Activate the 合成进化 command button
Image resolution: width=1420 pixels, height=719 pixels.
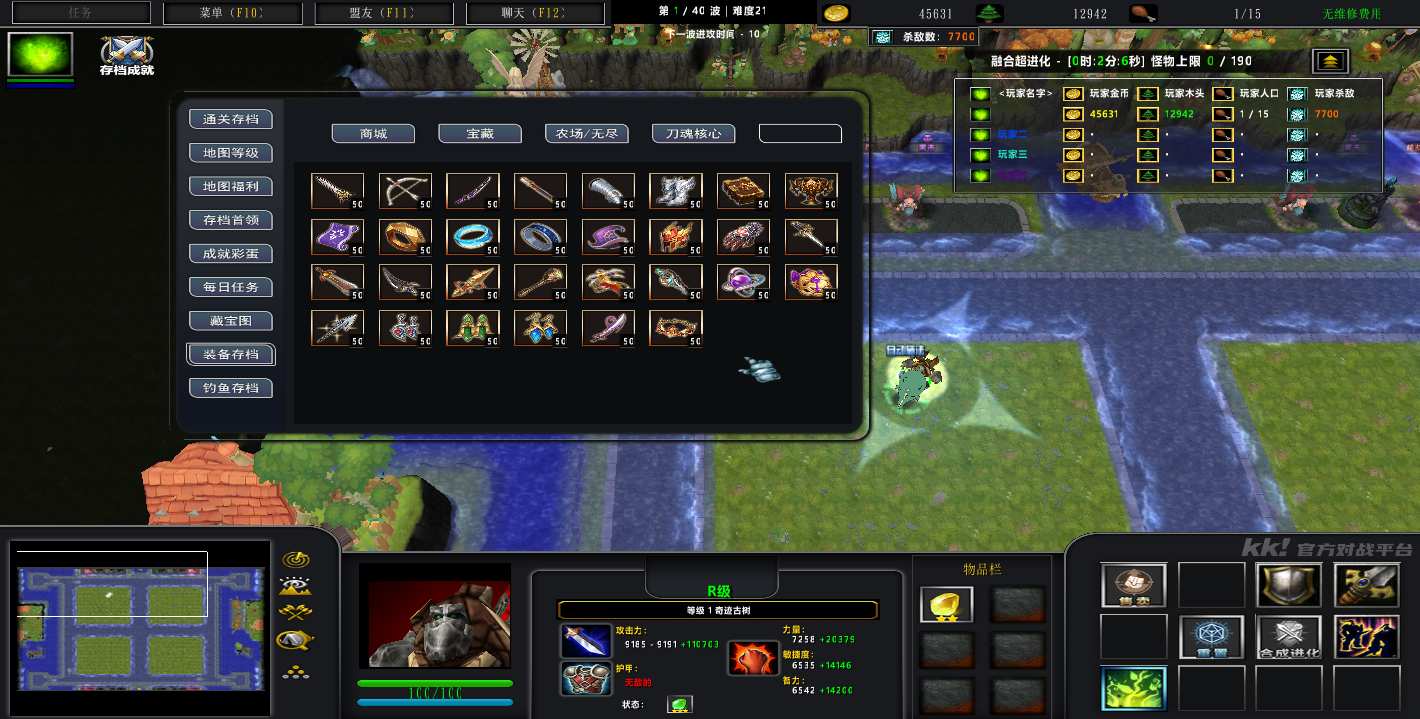point(1289,637)
